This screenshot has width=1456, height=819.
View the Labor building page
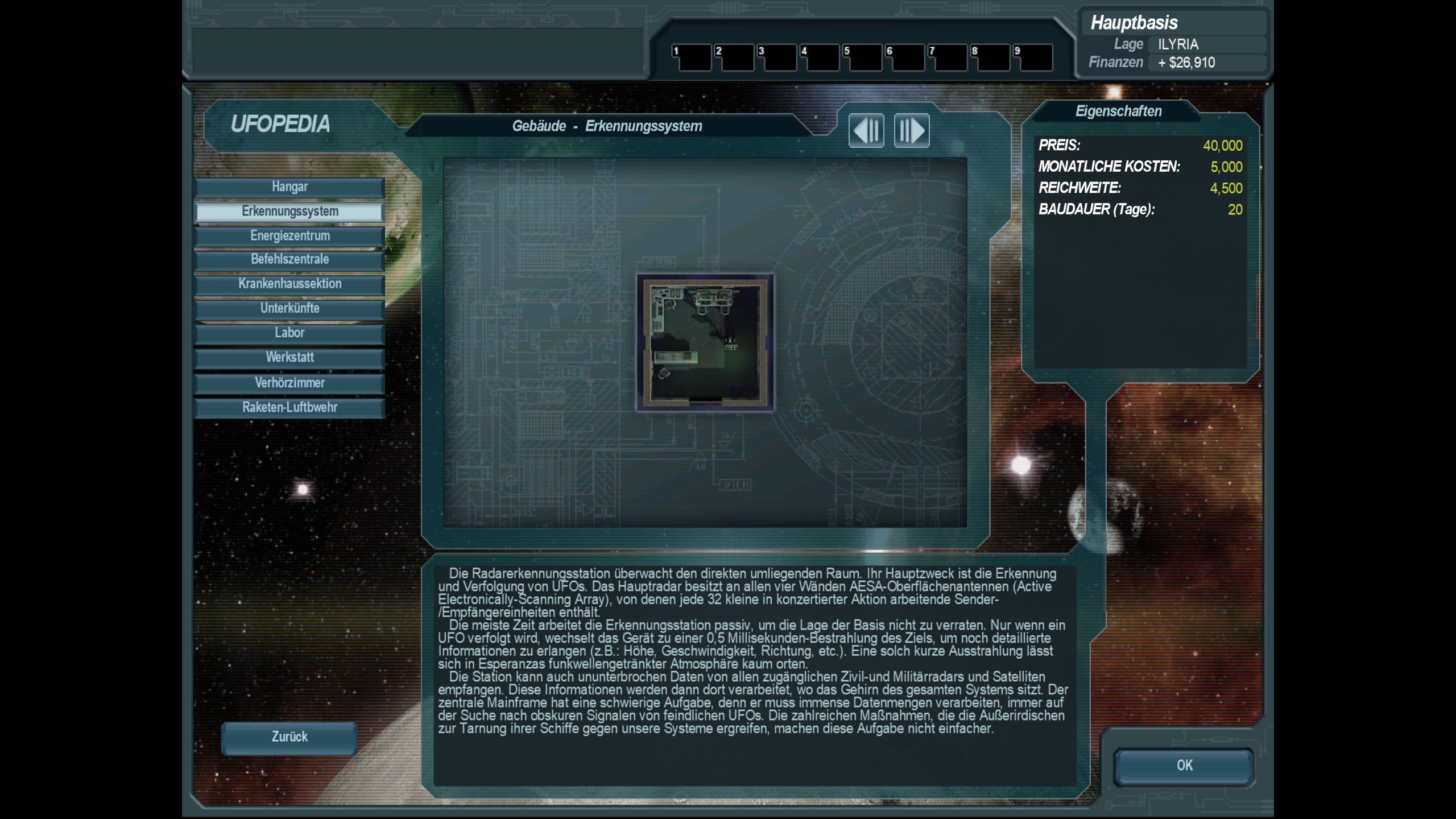coord(289,333)
